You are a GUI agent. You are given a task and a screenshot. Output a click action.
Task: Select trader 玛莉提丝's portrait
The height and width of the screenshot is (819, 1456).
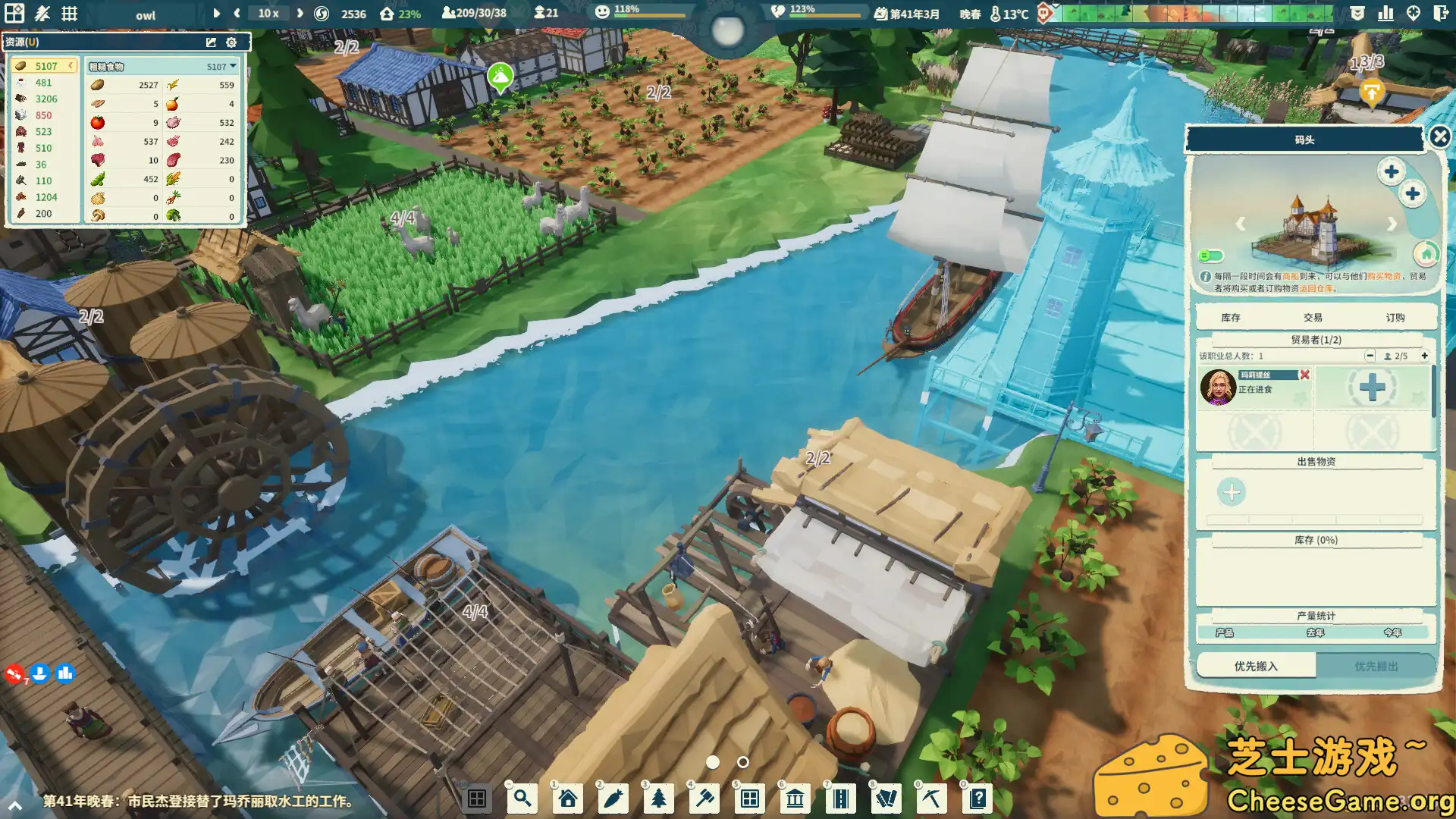[1217, 388]
